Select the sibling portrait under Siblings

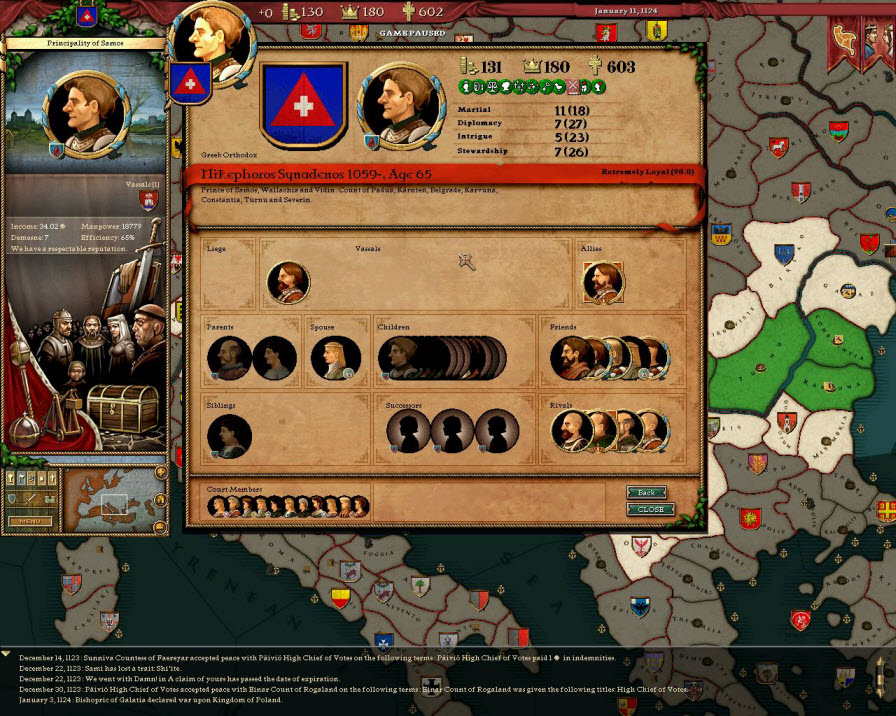pos(228,435)
